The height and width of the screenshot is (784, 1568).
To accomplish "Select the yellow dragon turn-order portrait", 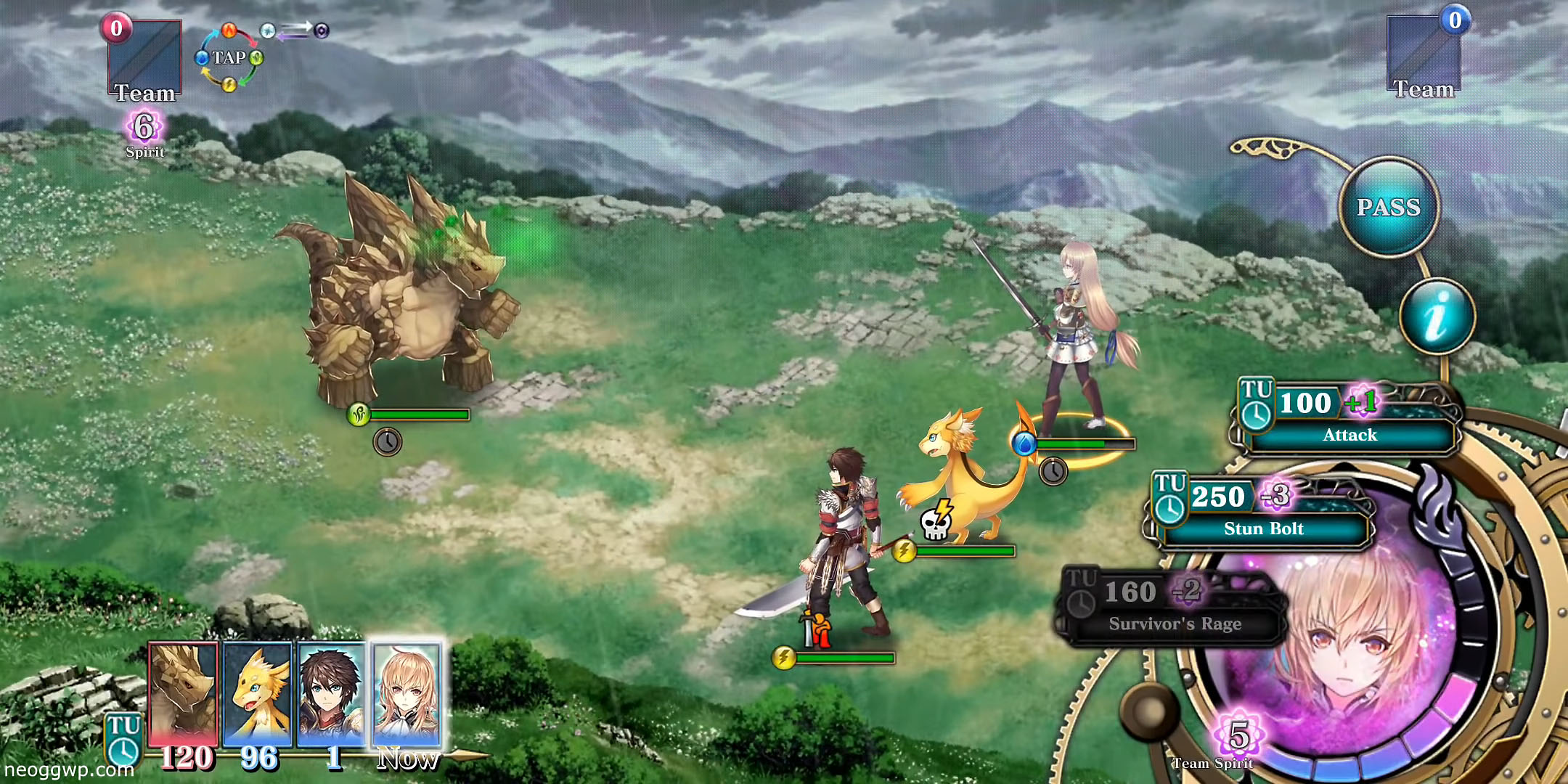I will tap(258, 693).
